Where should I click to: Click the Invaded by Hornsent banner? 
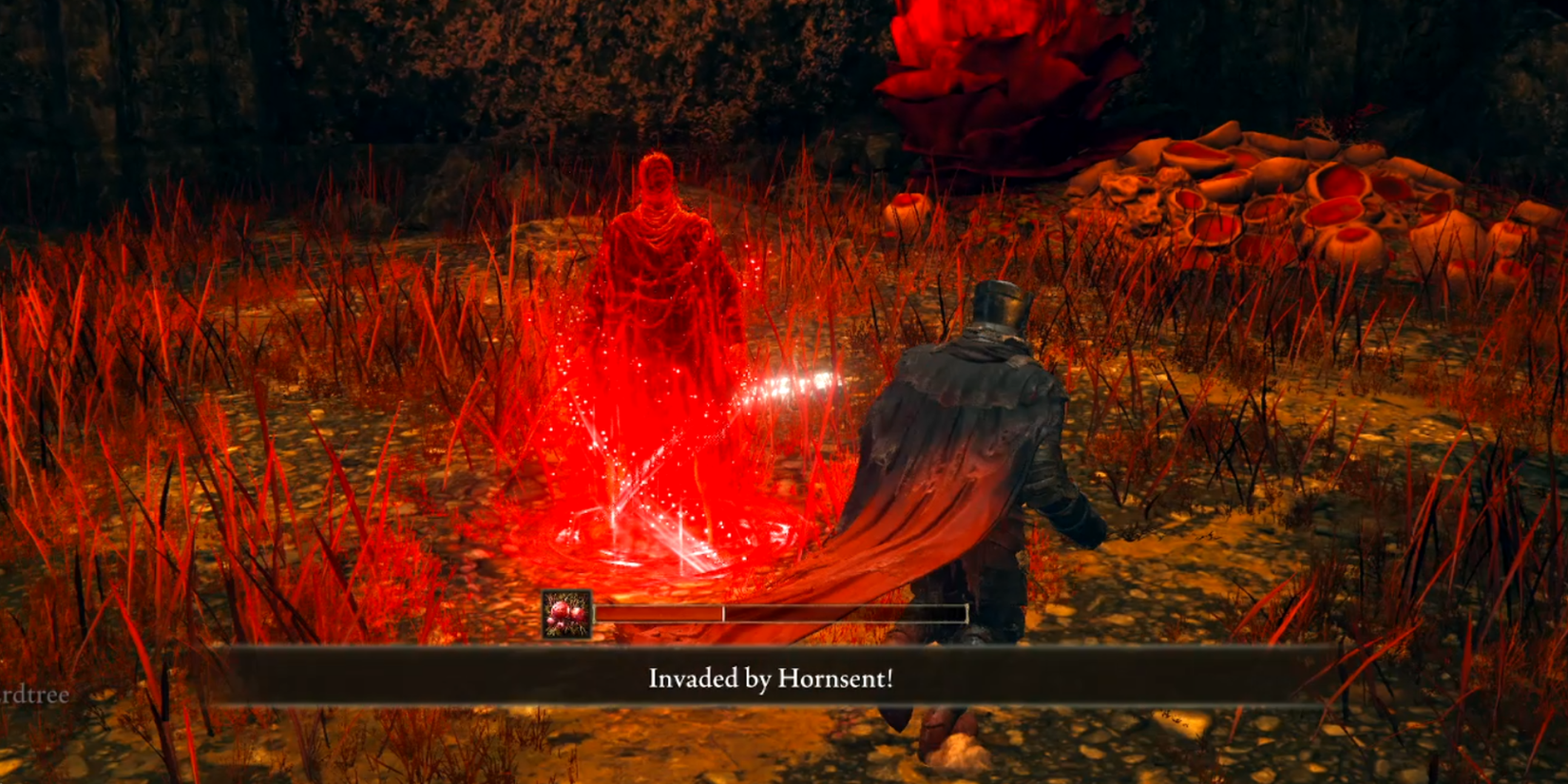pyautogui.click(x=779, y=679)
